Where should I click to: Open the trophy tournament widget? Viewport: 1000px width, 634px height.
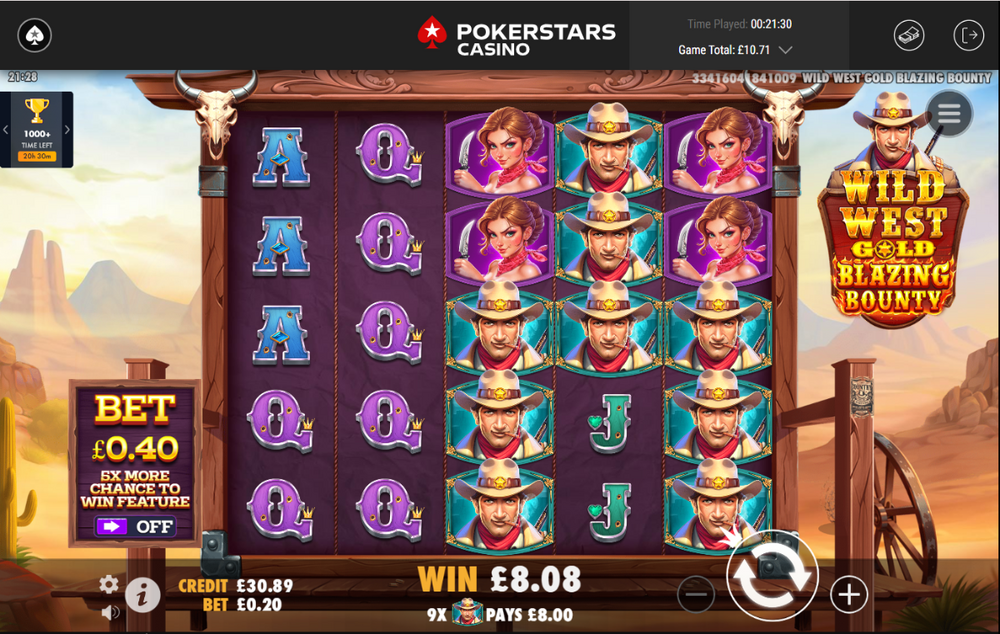coord(37,129)
